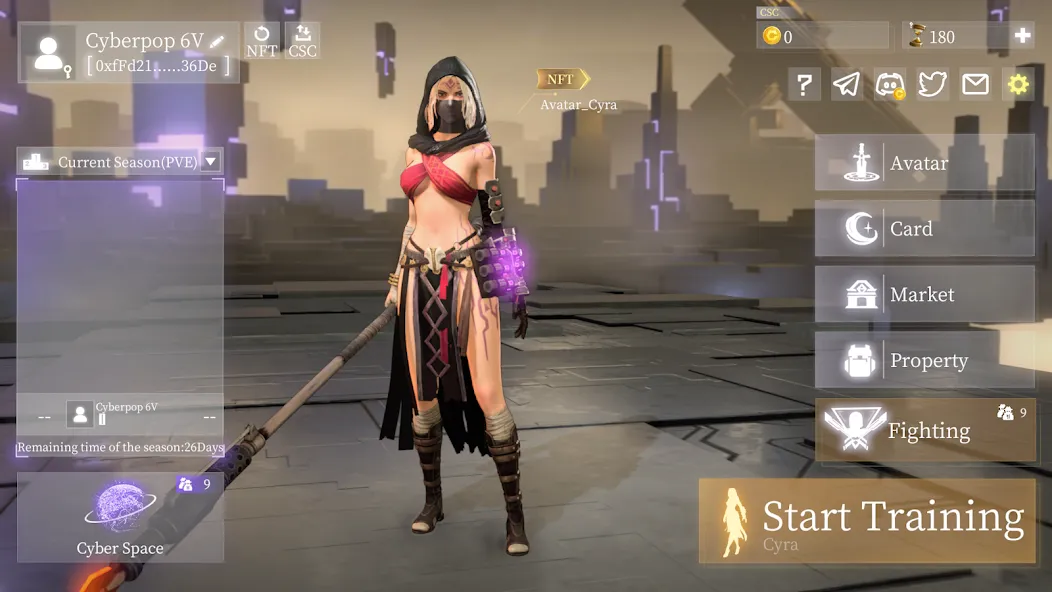Add more trophies with the plus button
This screenshot has height=592, width=1052.
tap(1022, 36)
